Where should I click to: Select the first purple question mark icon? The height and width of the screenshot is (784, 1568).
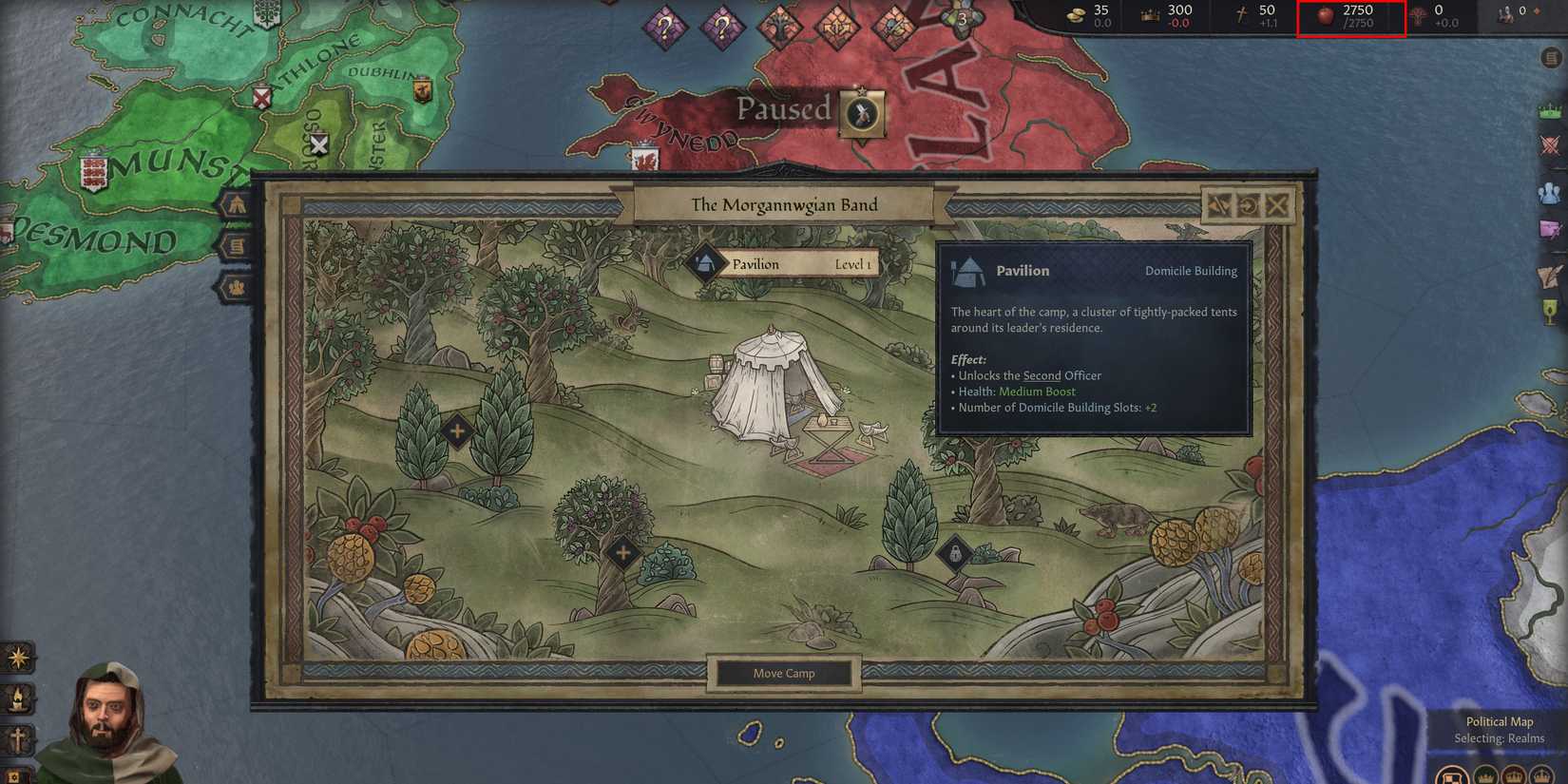pyautogui.click(x=664, y=28)
